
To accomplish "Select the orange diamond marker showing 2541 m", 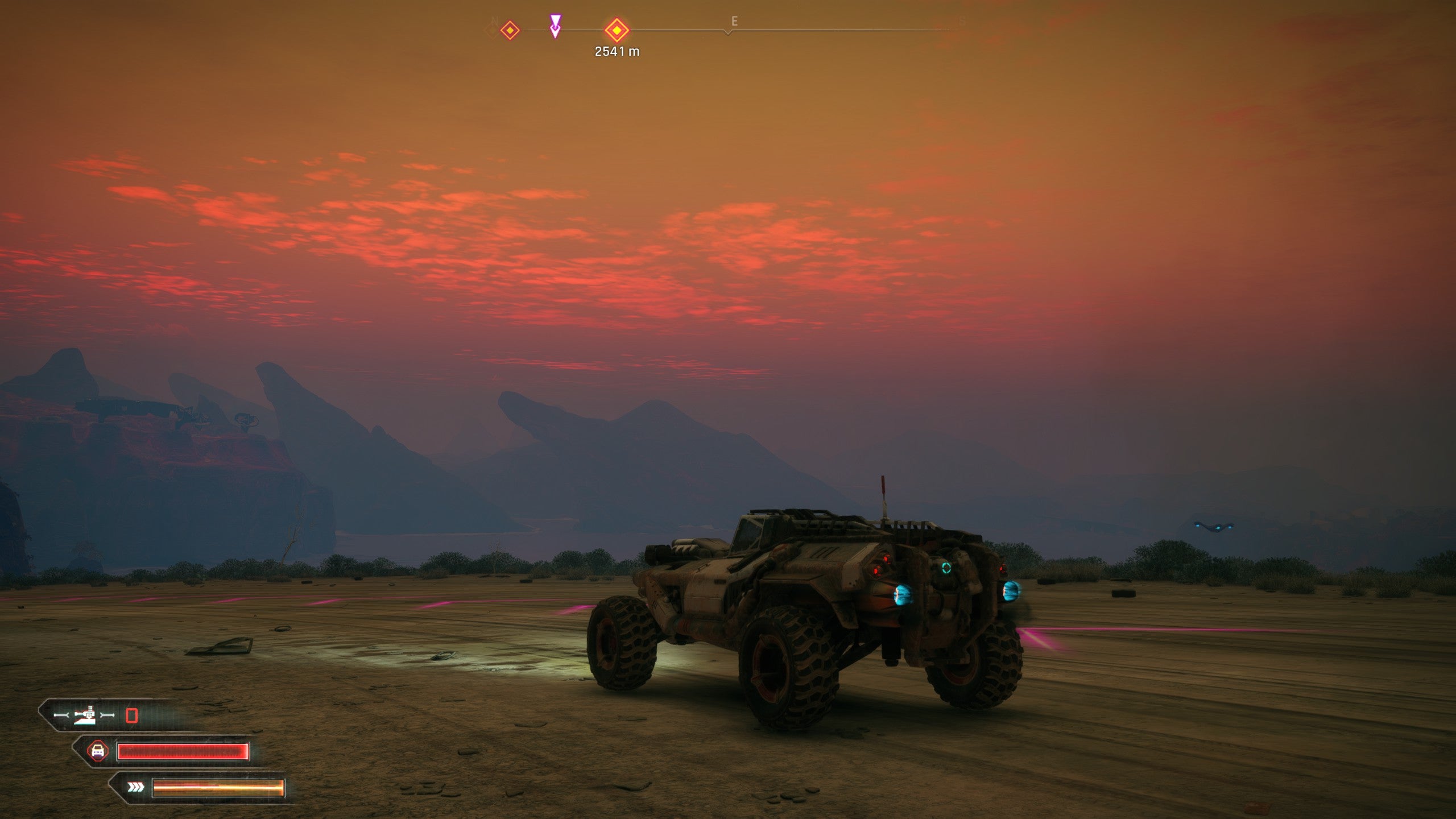I will [x=617, y=30].
